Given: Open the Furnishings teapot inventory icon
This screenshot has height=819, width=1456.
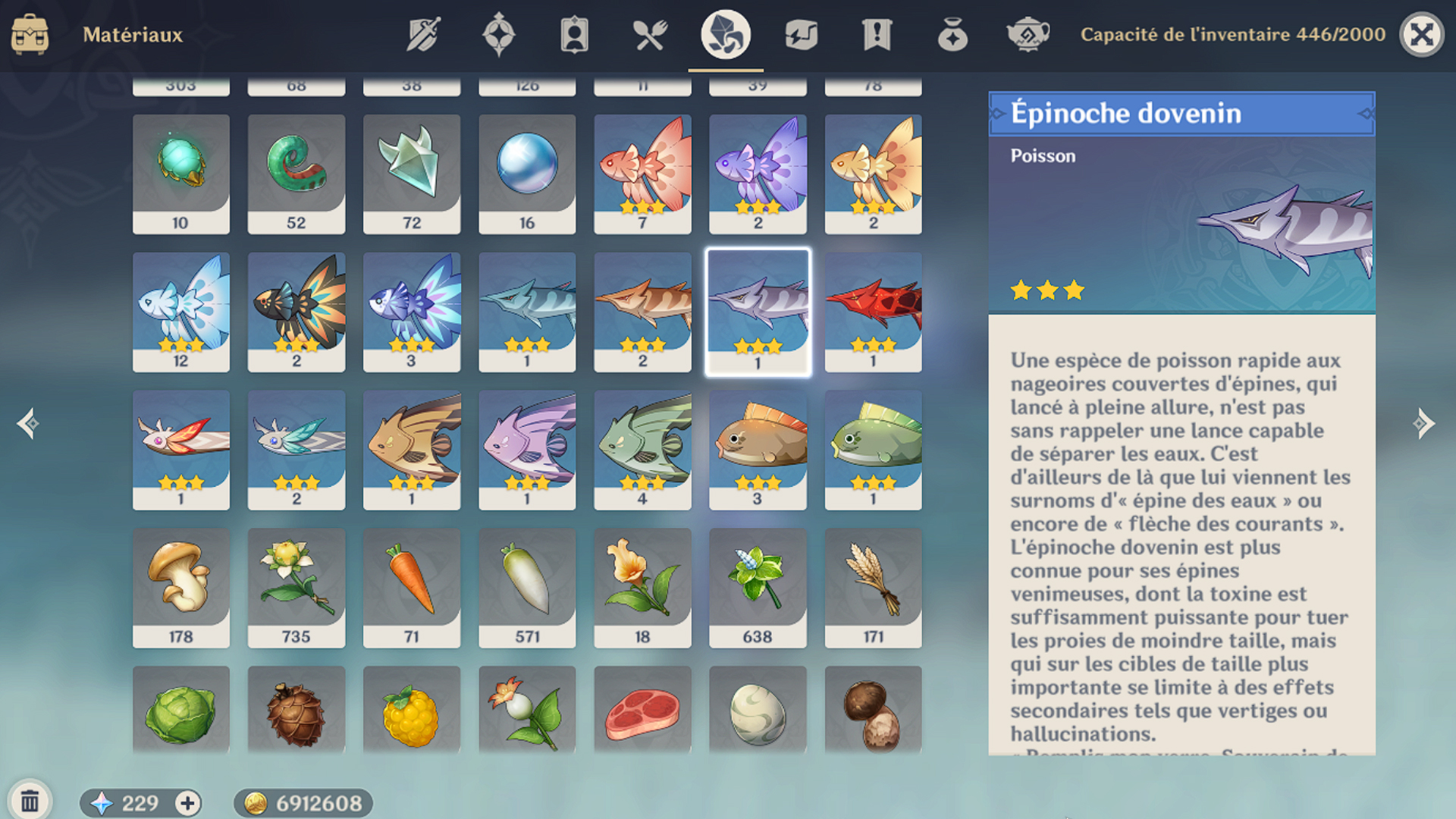Looking at the screenshot, I should [x=1027, y=34].
